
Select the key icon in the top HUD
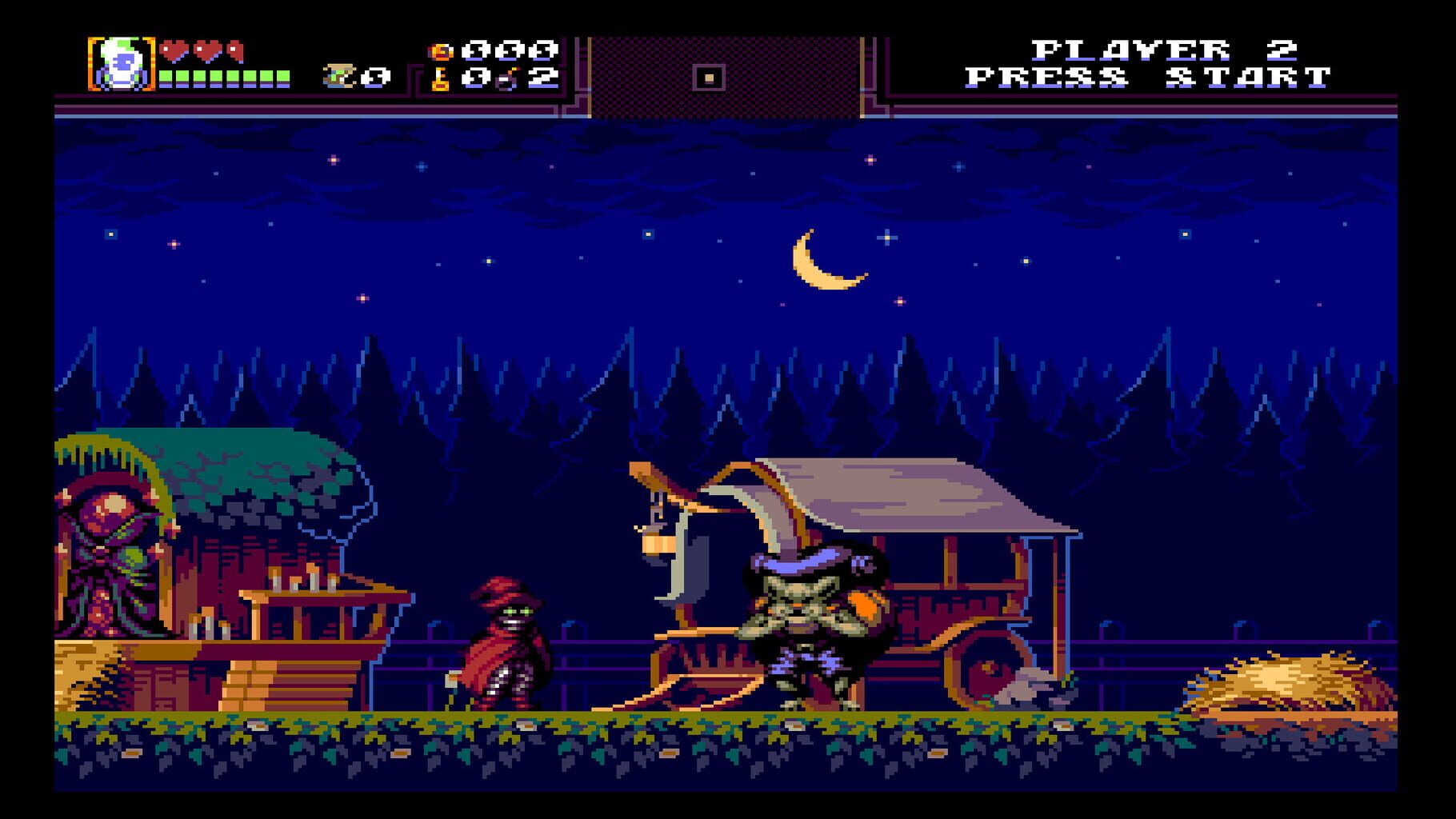coord(439,78)
